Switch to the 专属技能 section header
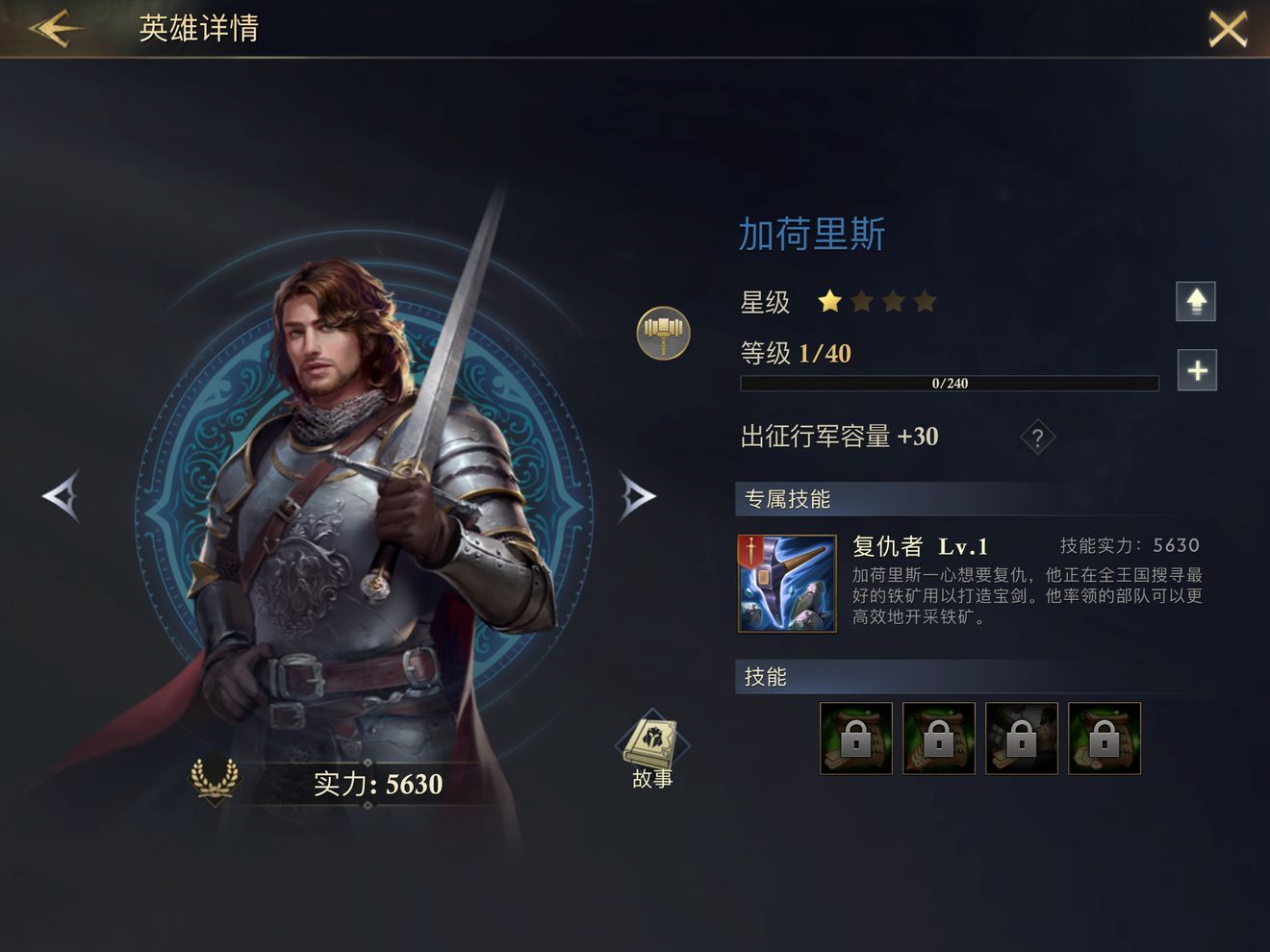The height and width of the screenshot is (952, 1270). [x=787, y=499]
